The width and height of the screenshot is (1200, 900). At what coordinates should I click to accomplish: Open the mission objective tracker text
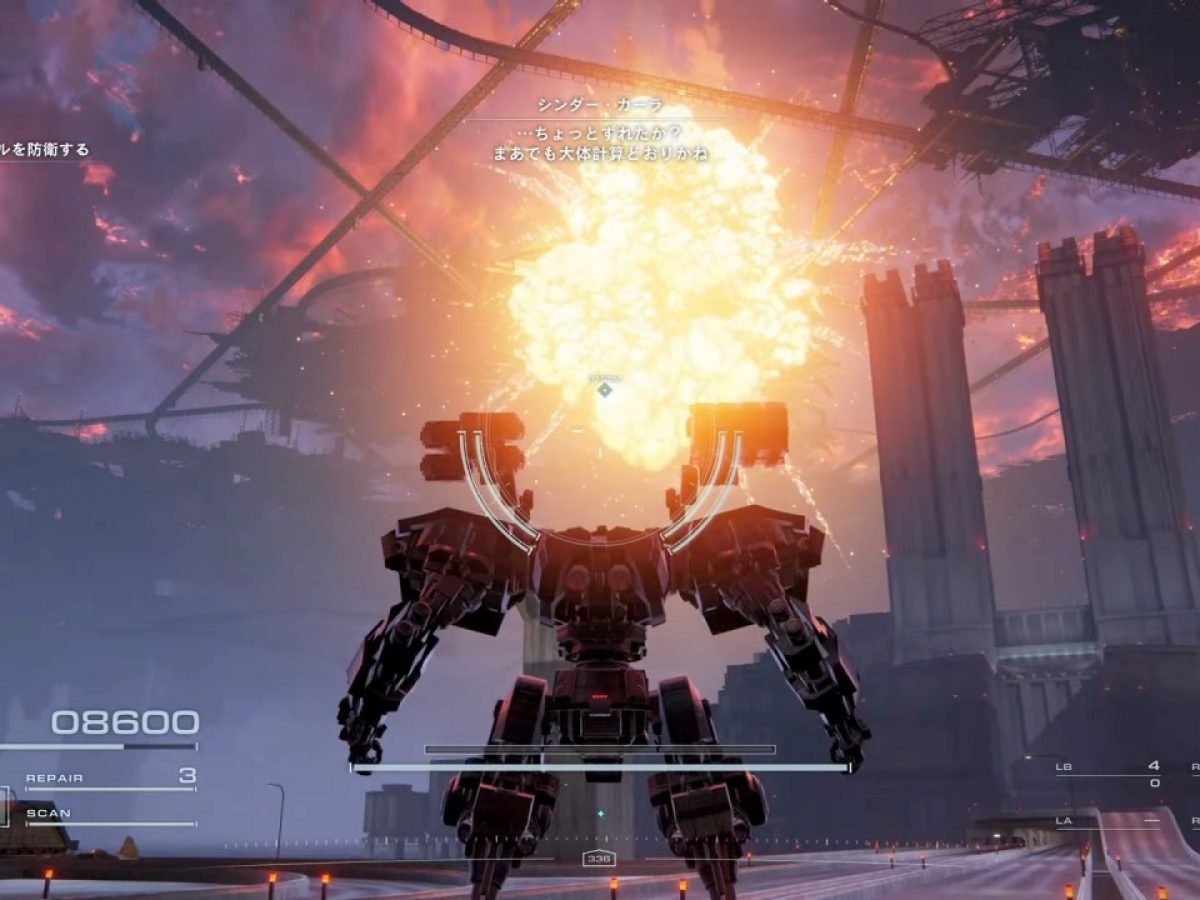[45, 150]
